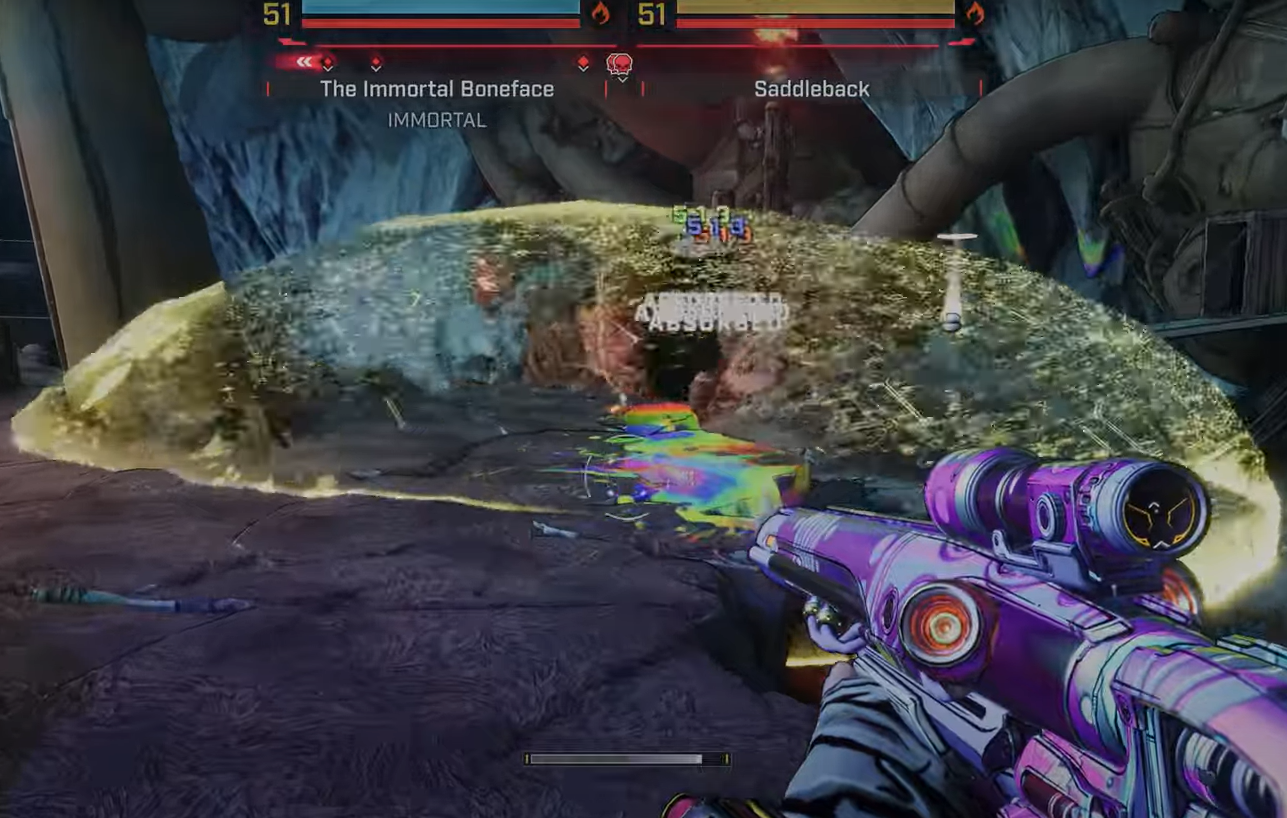Select the red skull marker icon
This screenshot has height=818, width=1287.
point(620,66)
